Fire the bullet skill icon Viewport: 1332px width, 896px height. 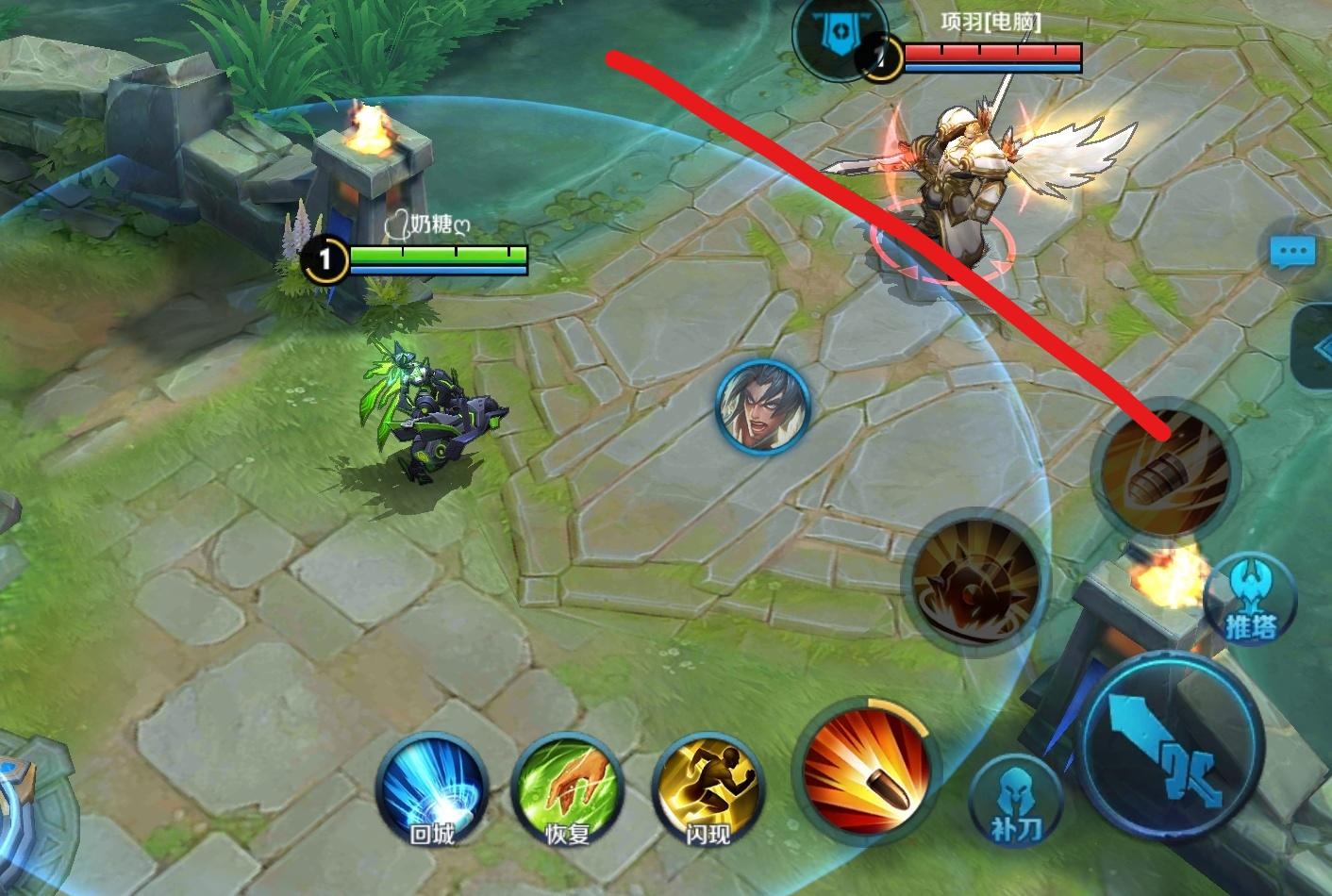(x=867, y=770)
